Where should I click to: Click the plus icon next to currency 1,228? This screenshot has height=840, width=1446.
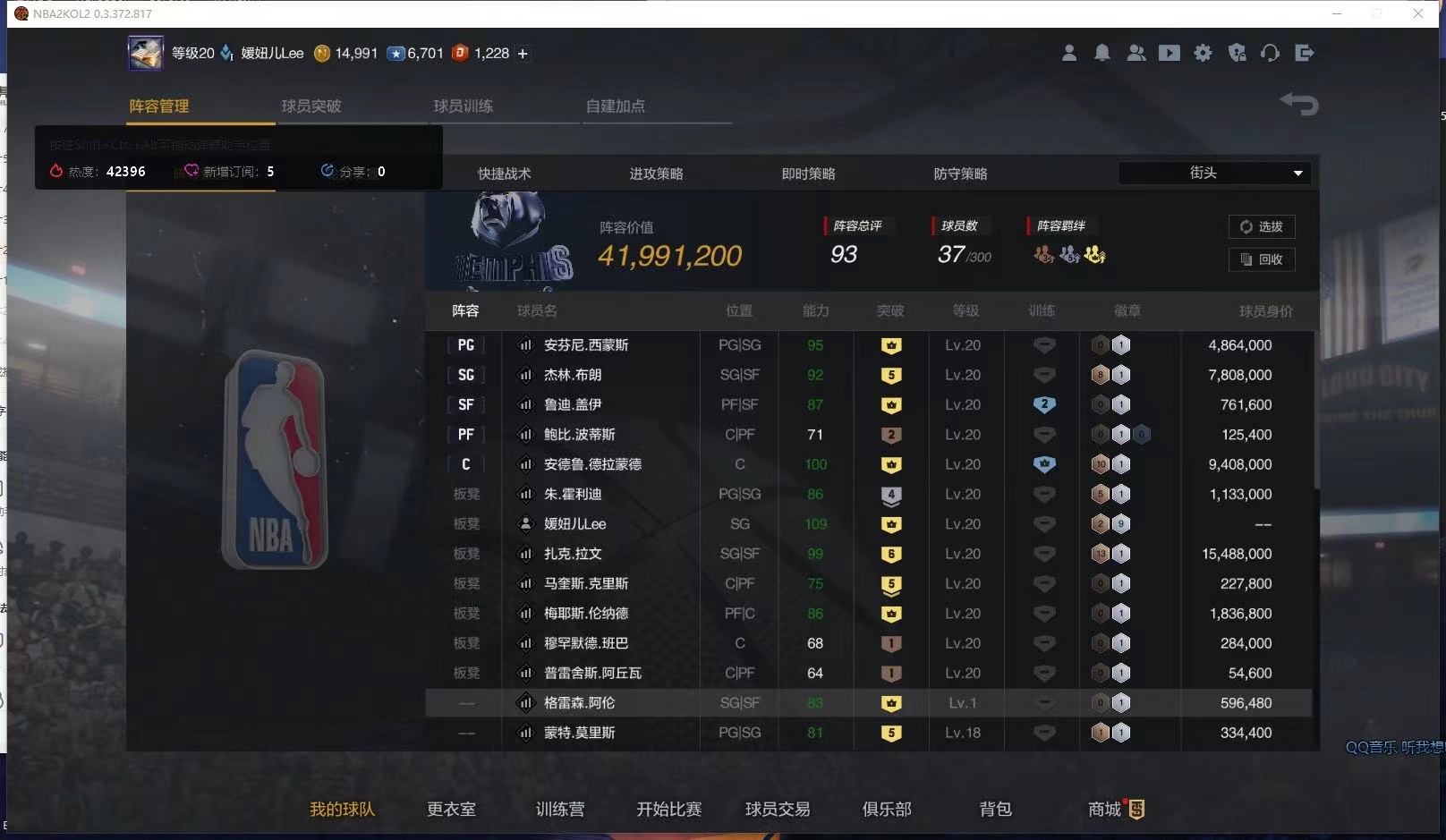point(523,53)
